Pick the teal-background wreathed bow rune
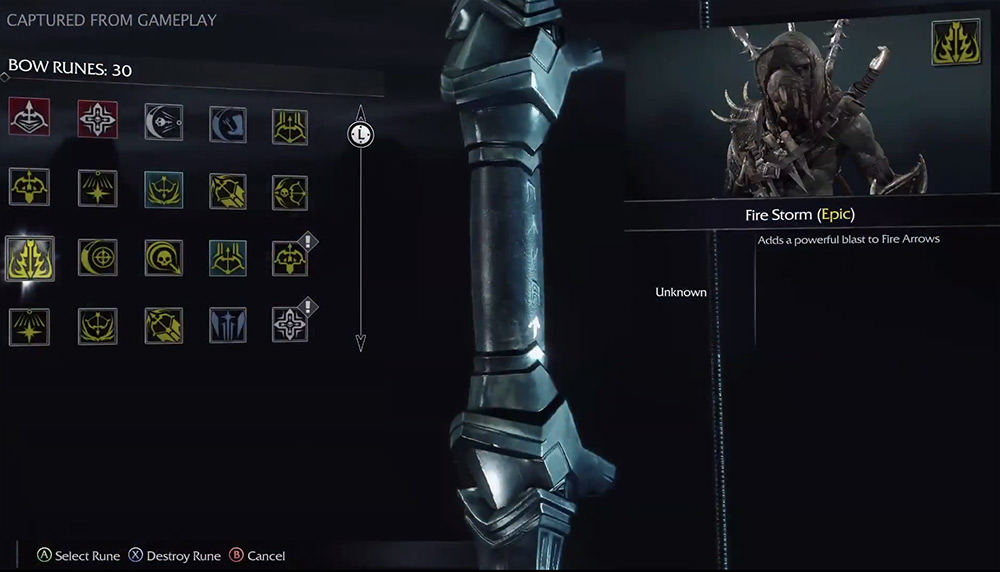Screen dimensions: 1000x572 tap(163, 189)
